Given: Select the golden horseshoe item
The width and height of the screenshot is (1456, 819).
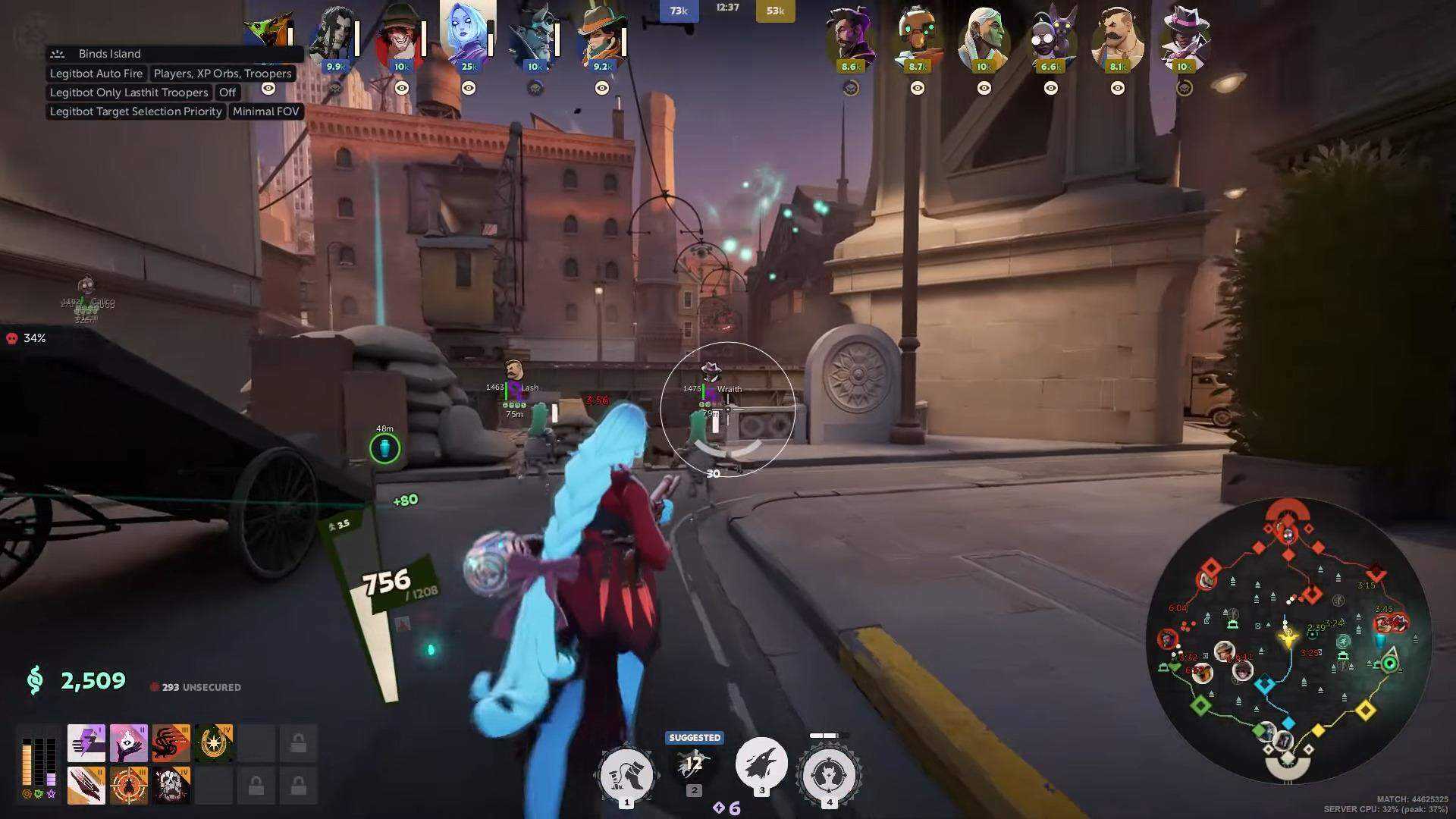Looking at the screenshot, I should click(214, 742).
